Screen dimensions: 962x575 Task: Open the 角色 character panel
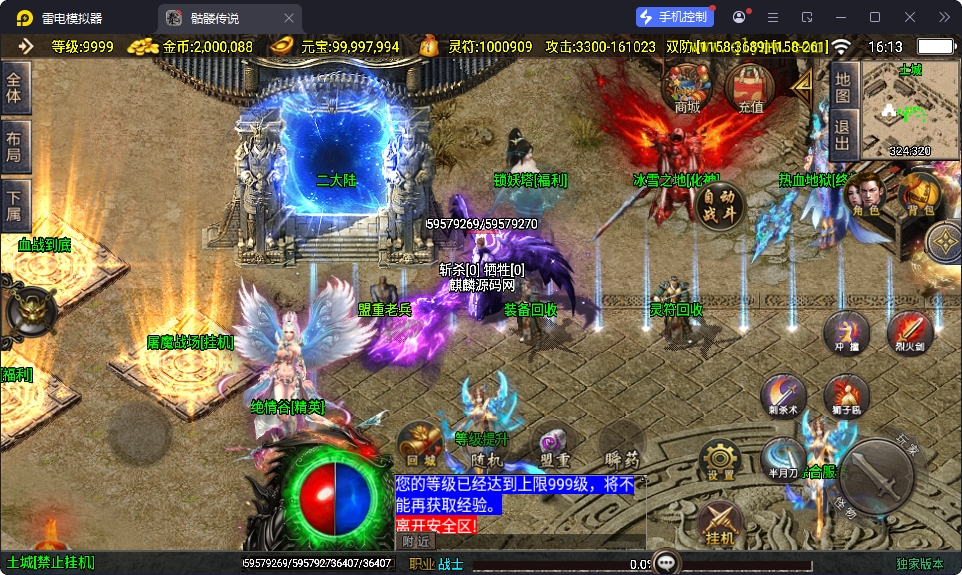pyautogui.click(x=866, y=195)
